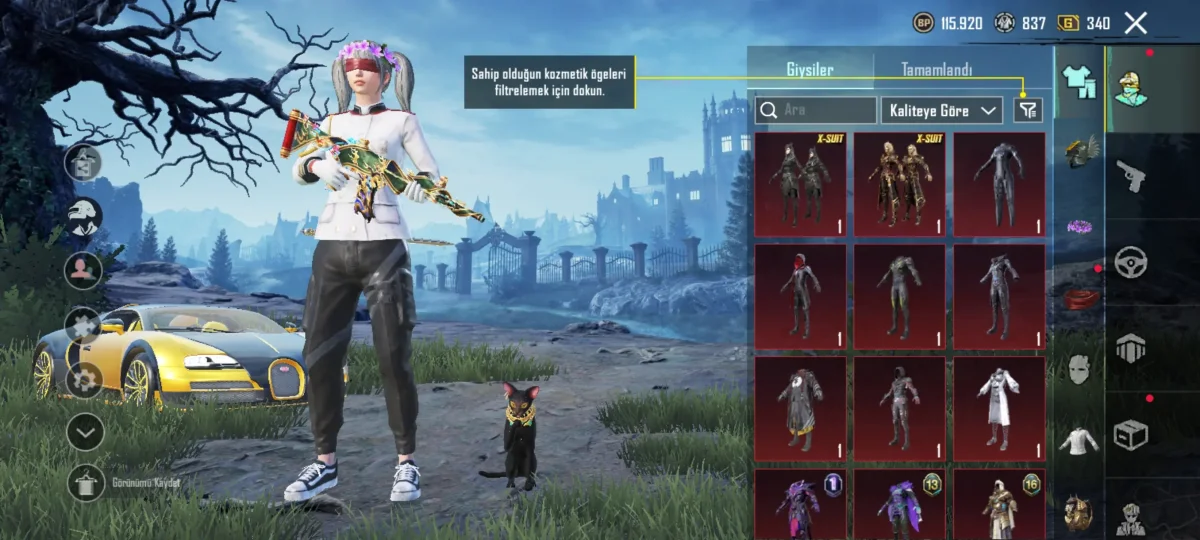This screenshot has width=1200, height=540.
Task: Click the Ara search field
Action: [816, 110]
